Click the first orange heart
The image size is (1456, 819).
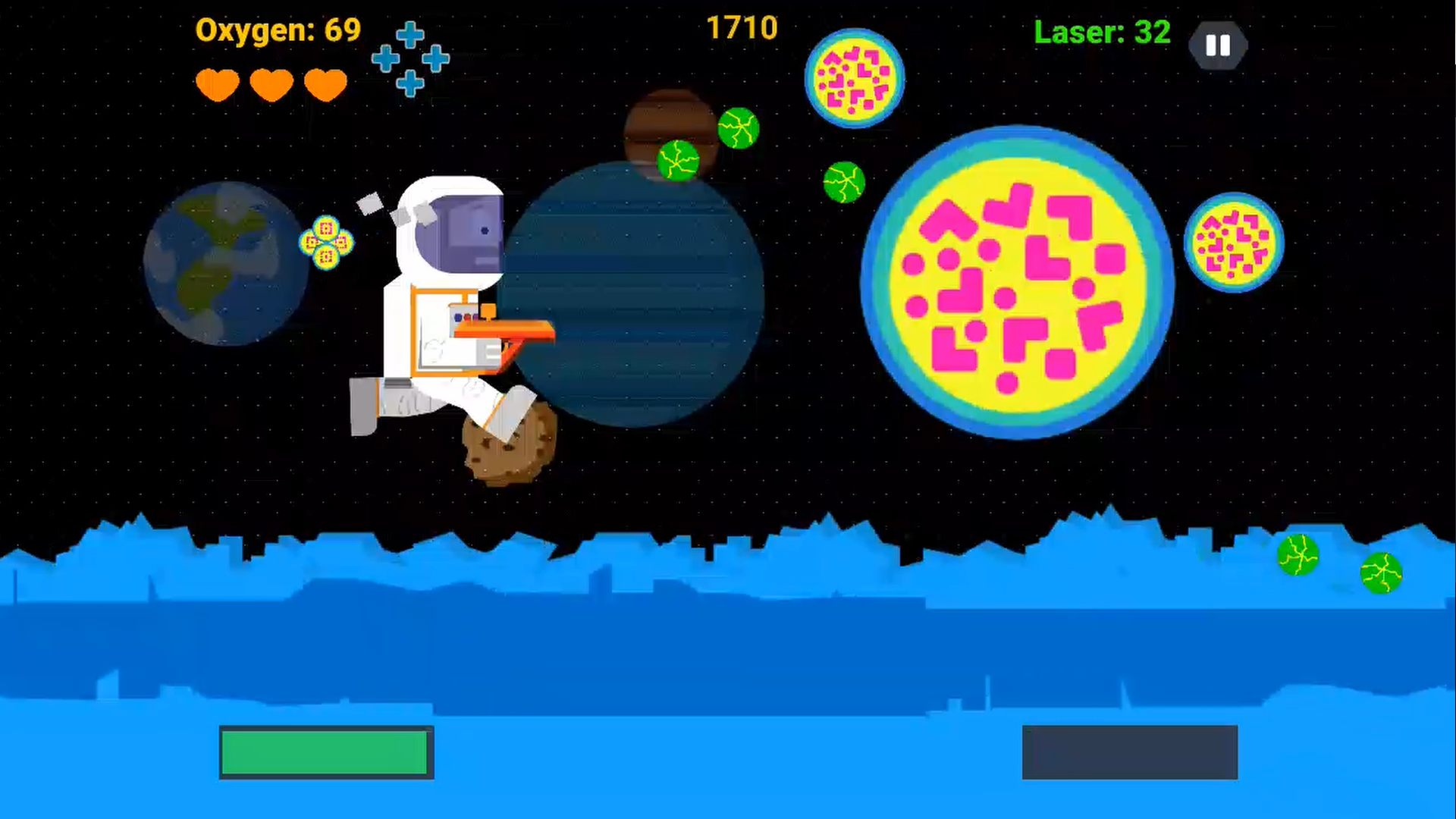click(x=217, y=85)
